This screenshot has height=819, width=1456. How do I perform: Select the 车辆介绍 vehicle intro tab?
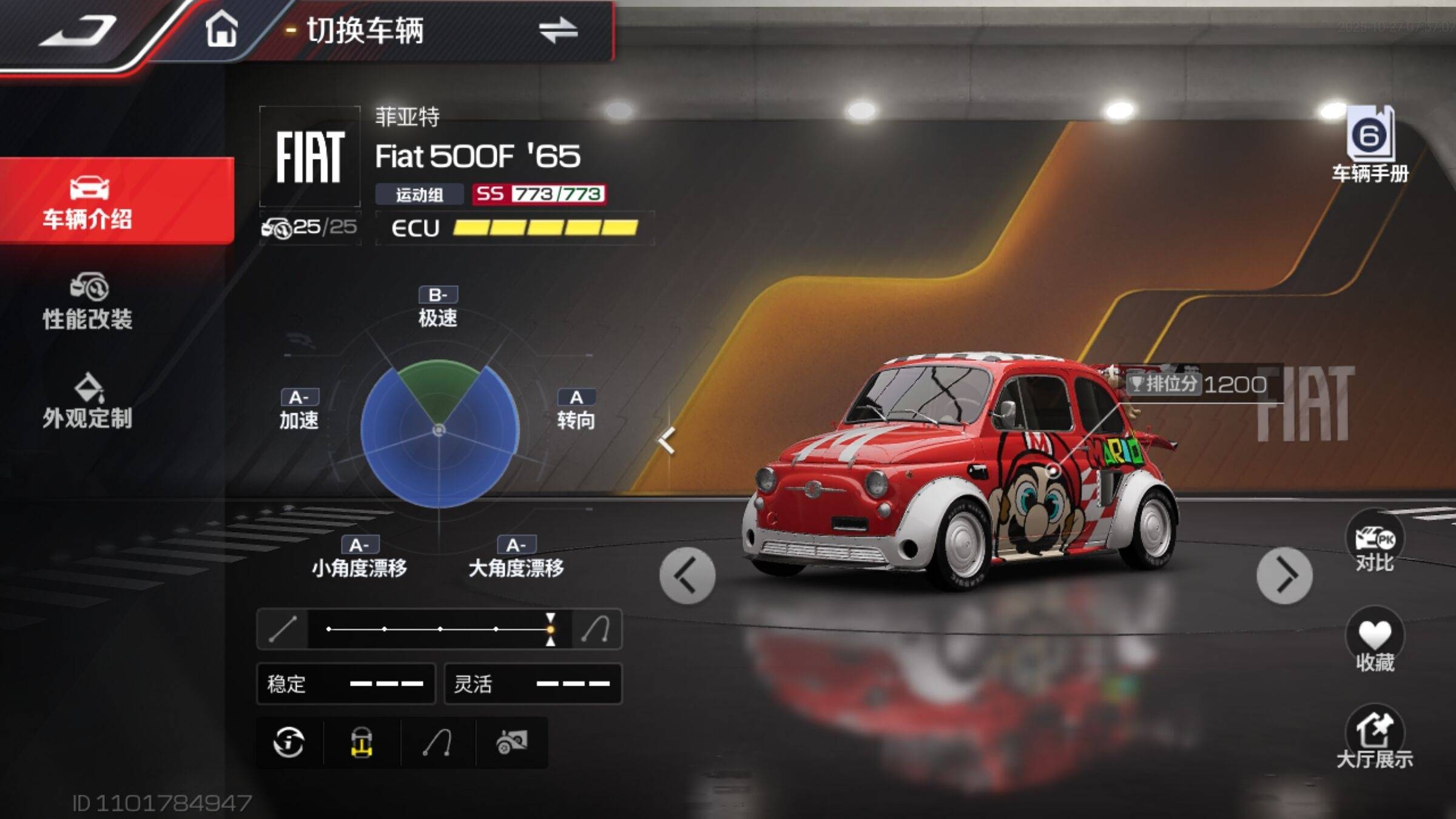click(x=88, y=201)
